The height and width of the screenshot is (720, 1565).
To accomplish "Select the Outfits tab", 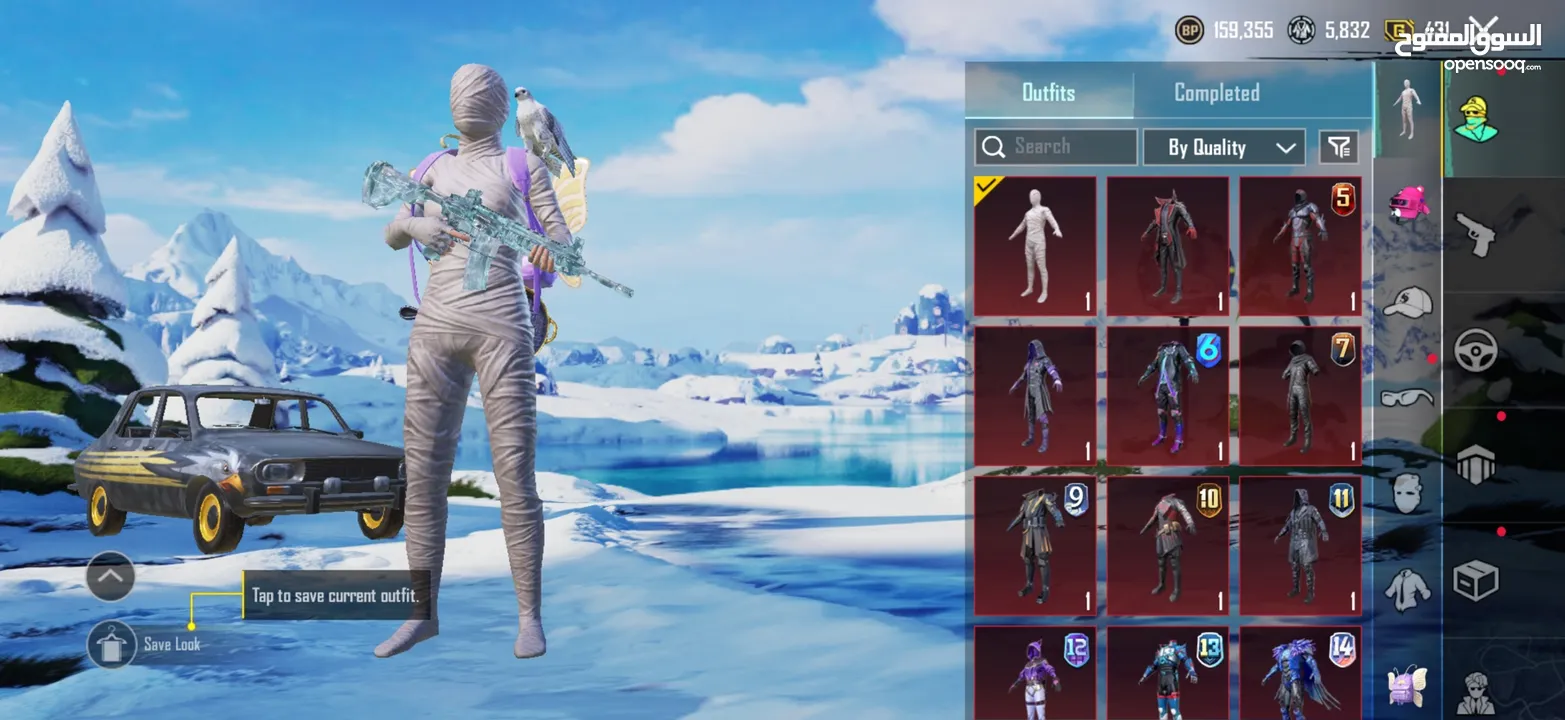I will (1048, 93).
